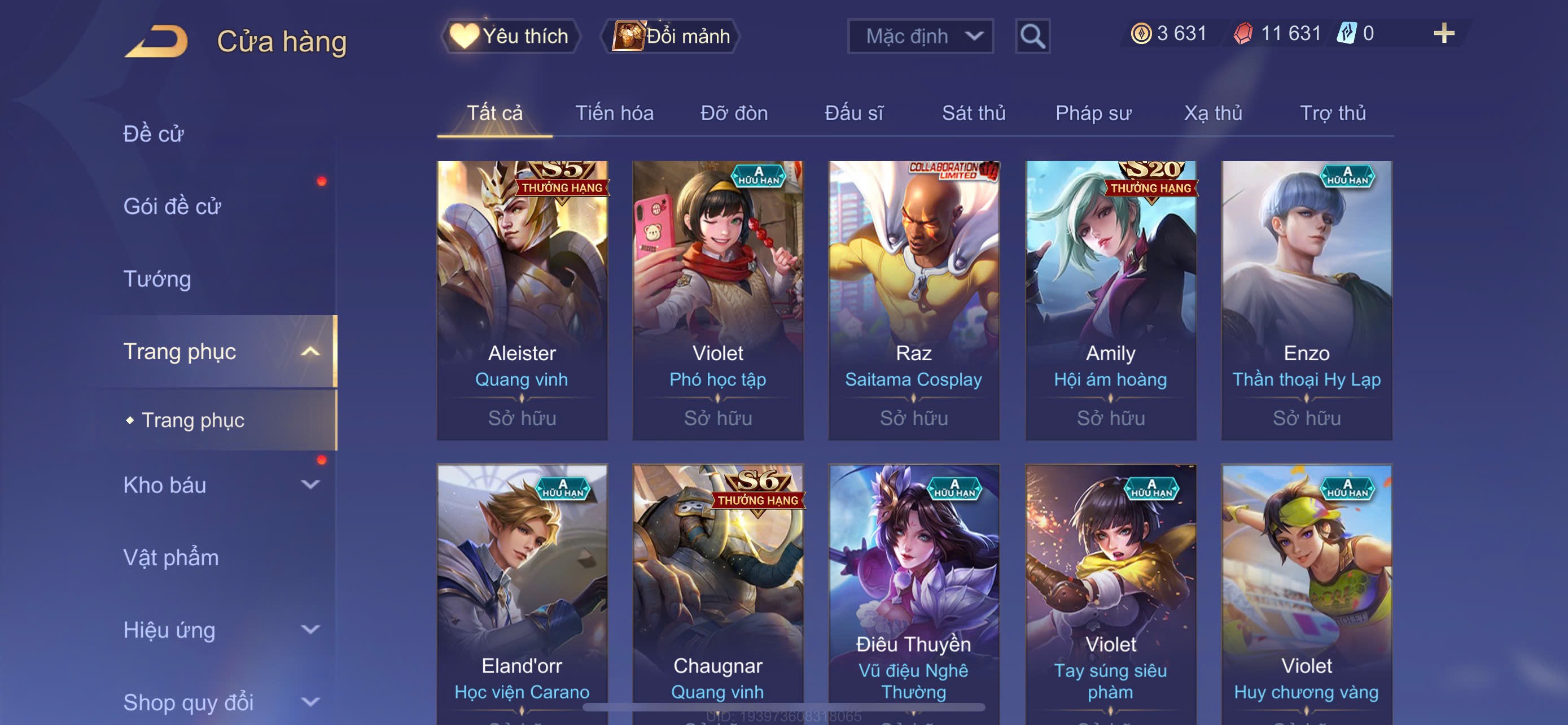Show the Sát thủ skins tab
This screenshot has height=725, width=1568.
(x=973, y=113)
